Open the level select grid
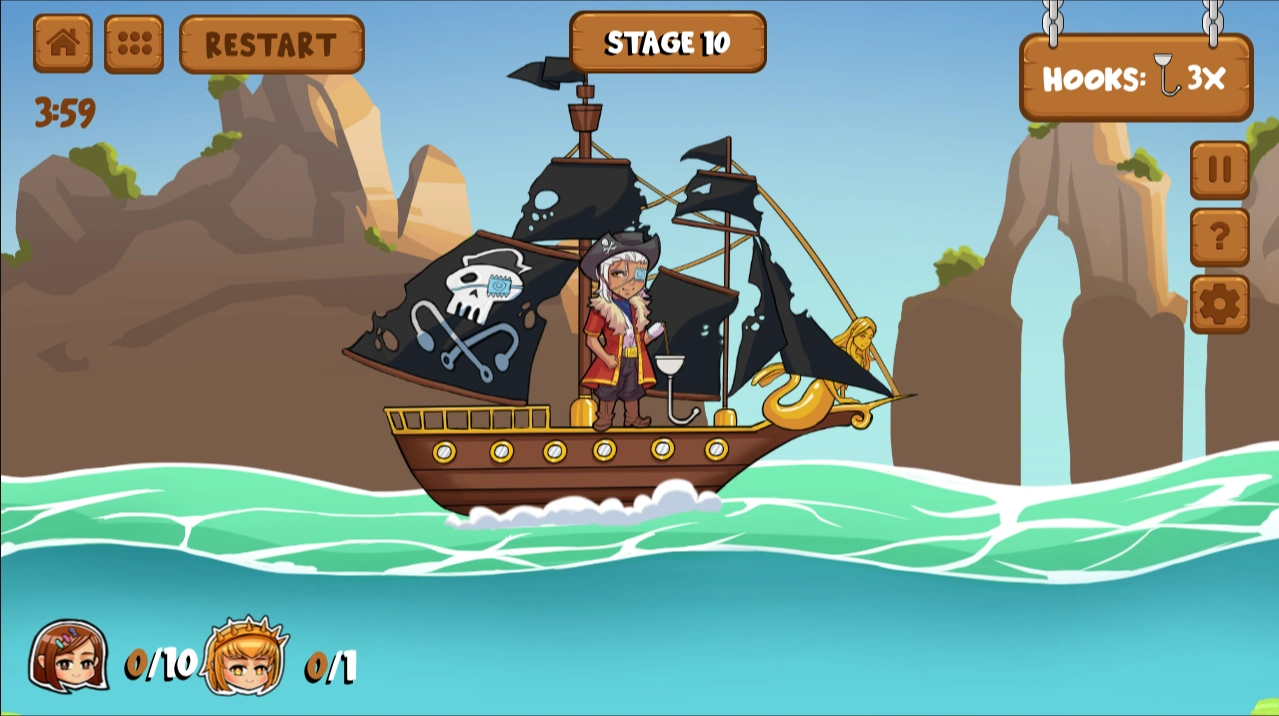Screen dimensions: 1279x716 pos(134,44)
